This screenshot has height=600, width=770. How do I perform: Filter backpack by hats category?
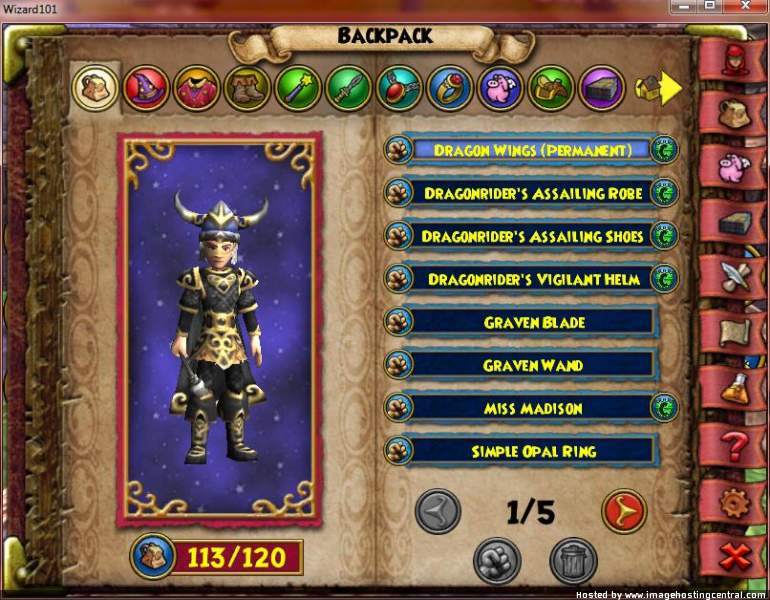click(x=146, y=88)
